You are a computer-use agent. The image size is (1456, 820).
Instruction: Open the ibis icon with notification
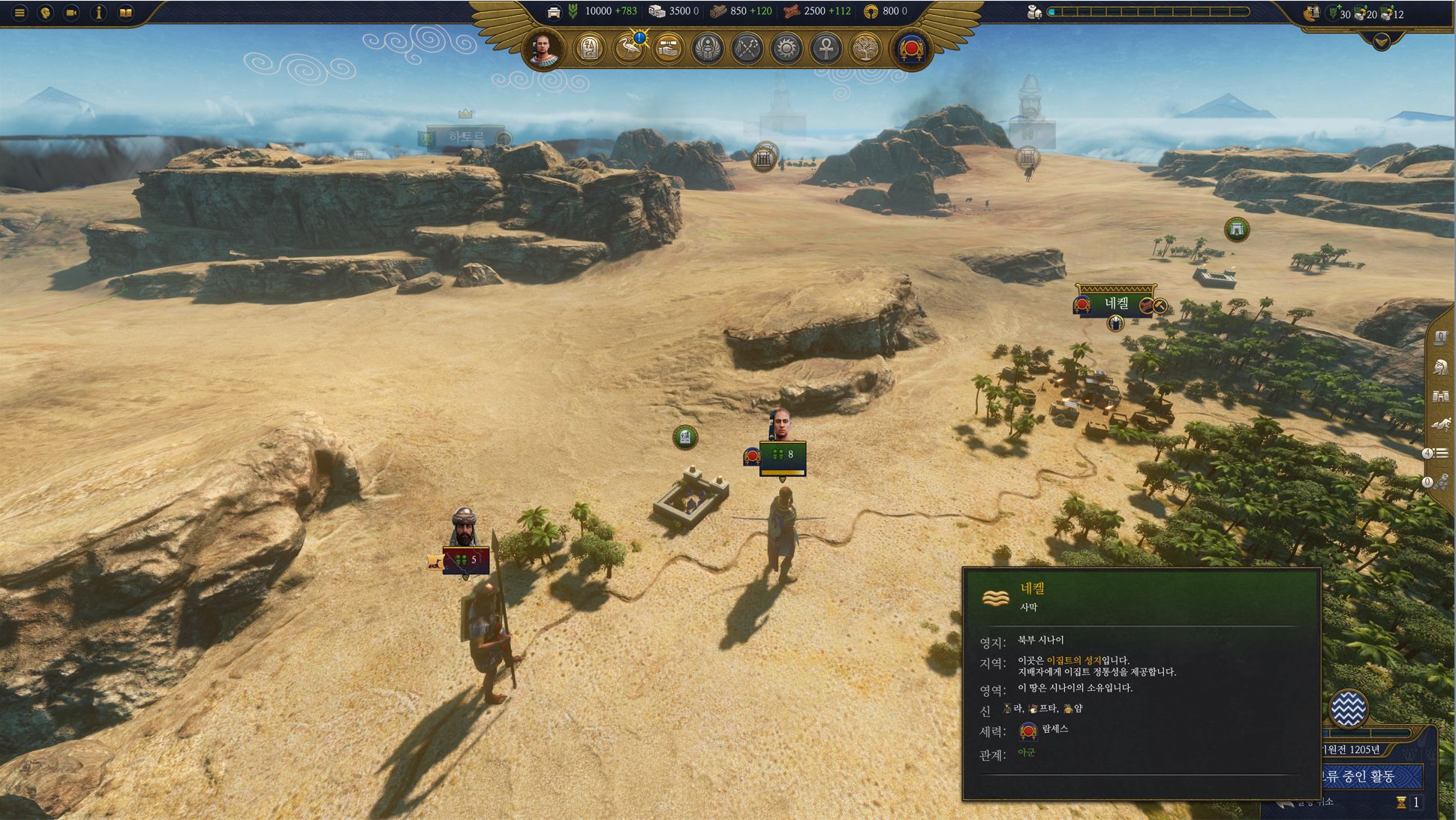629,50
